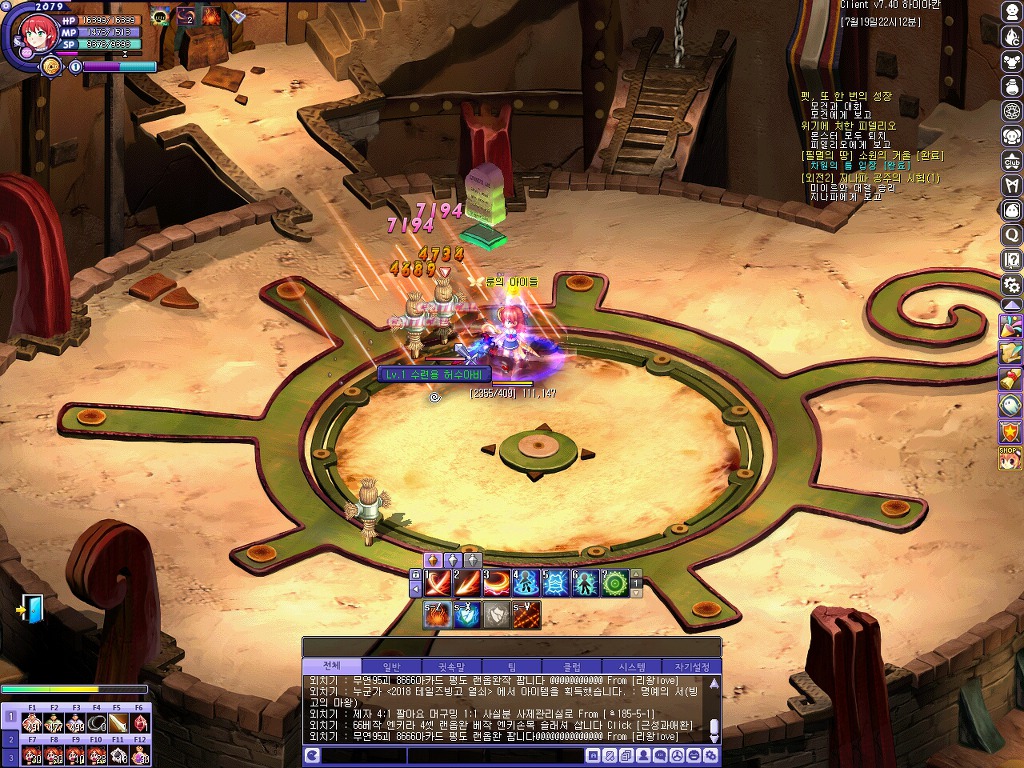This screenshot has height=768, width=1024.
Task: Activate the red slash skill in slot 1
Action: coord(438,582)
